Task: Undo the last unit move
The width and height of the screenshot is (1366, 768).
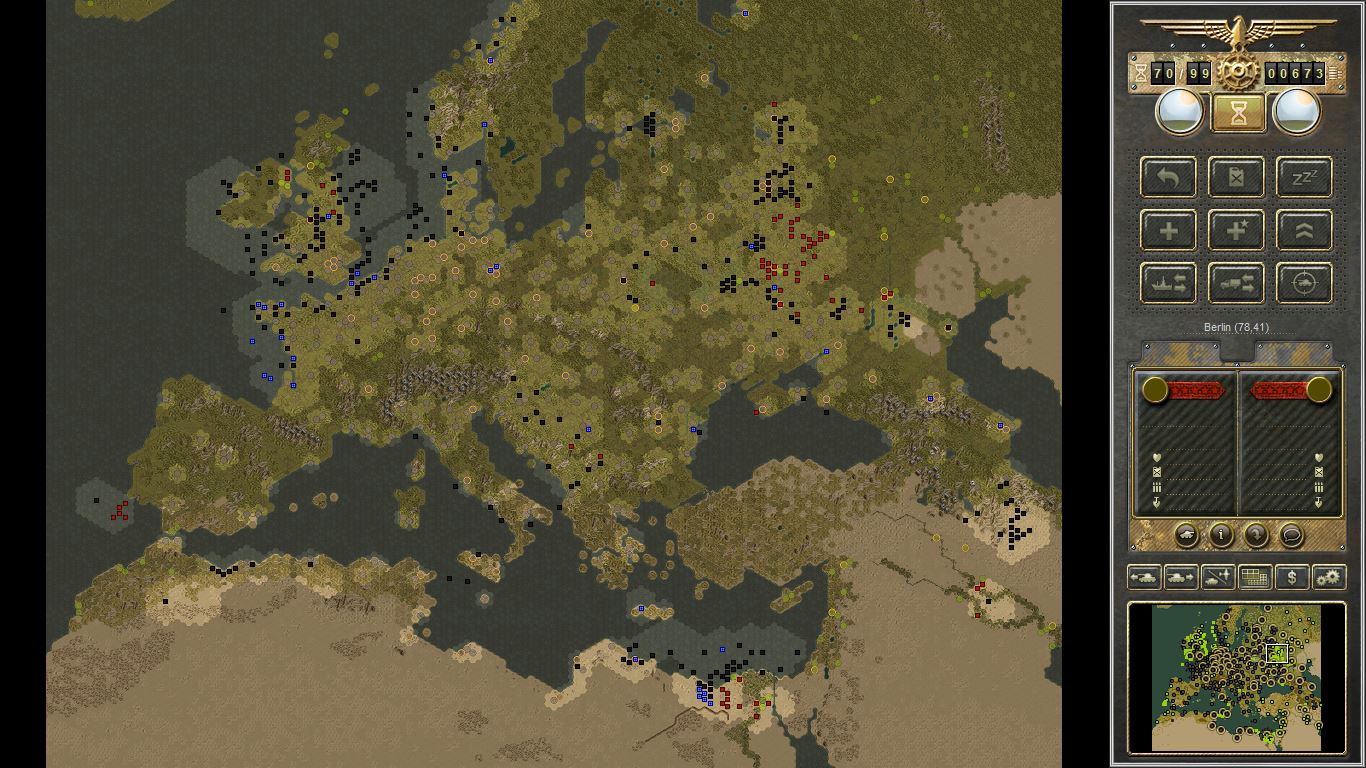Action: [1168, 177]
